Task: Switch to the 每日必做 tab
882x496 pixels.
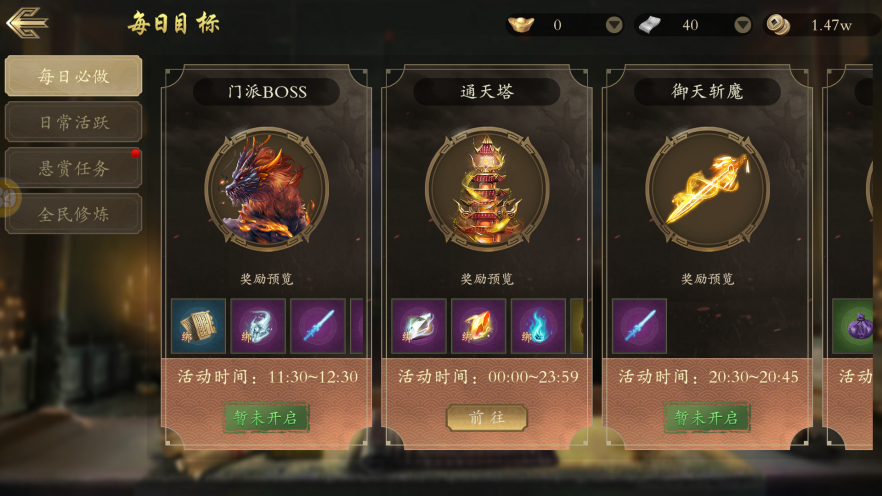Action: tap(73, 76)
